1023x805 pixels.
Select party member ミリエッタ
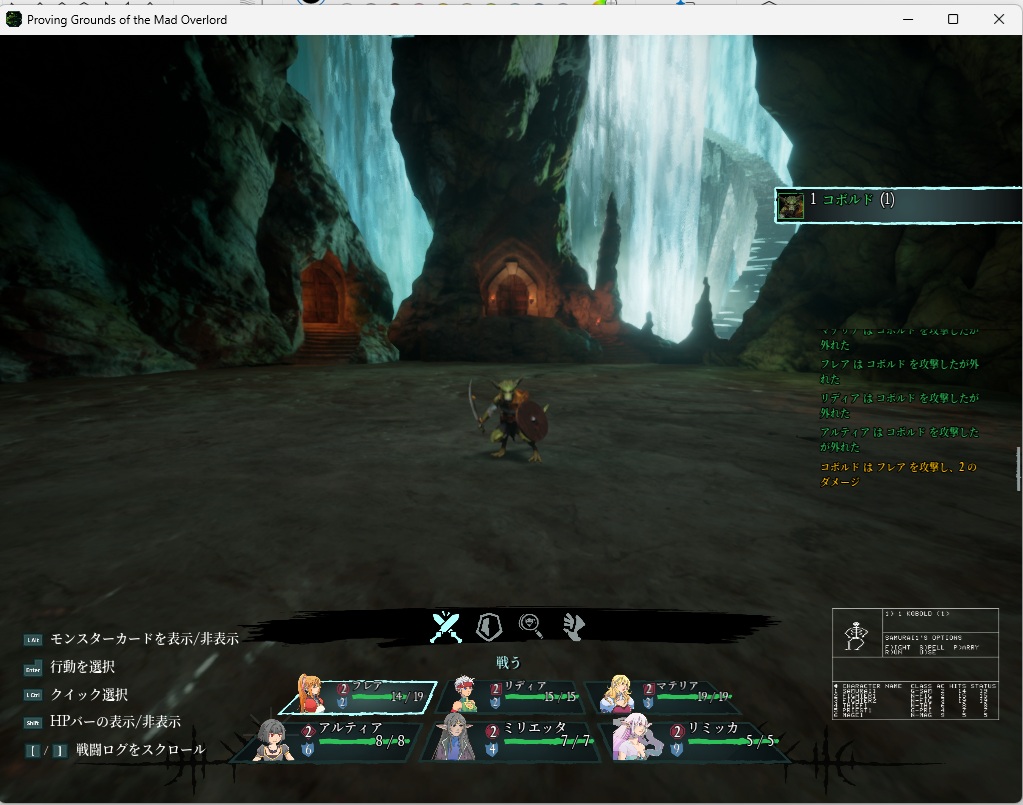point(510,740)
